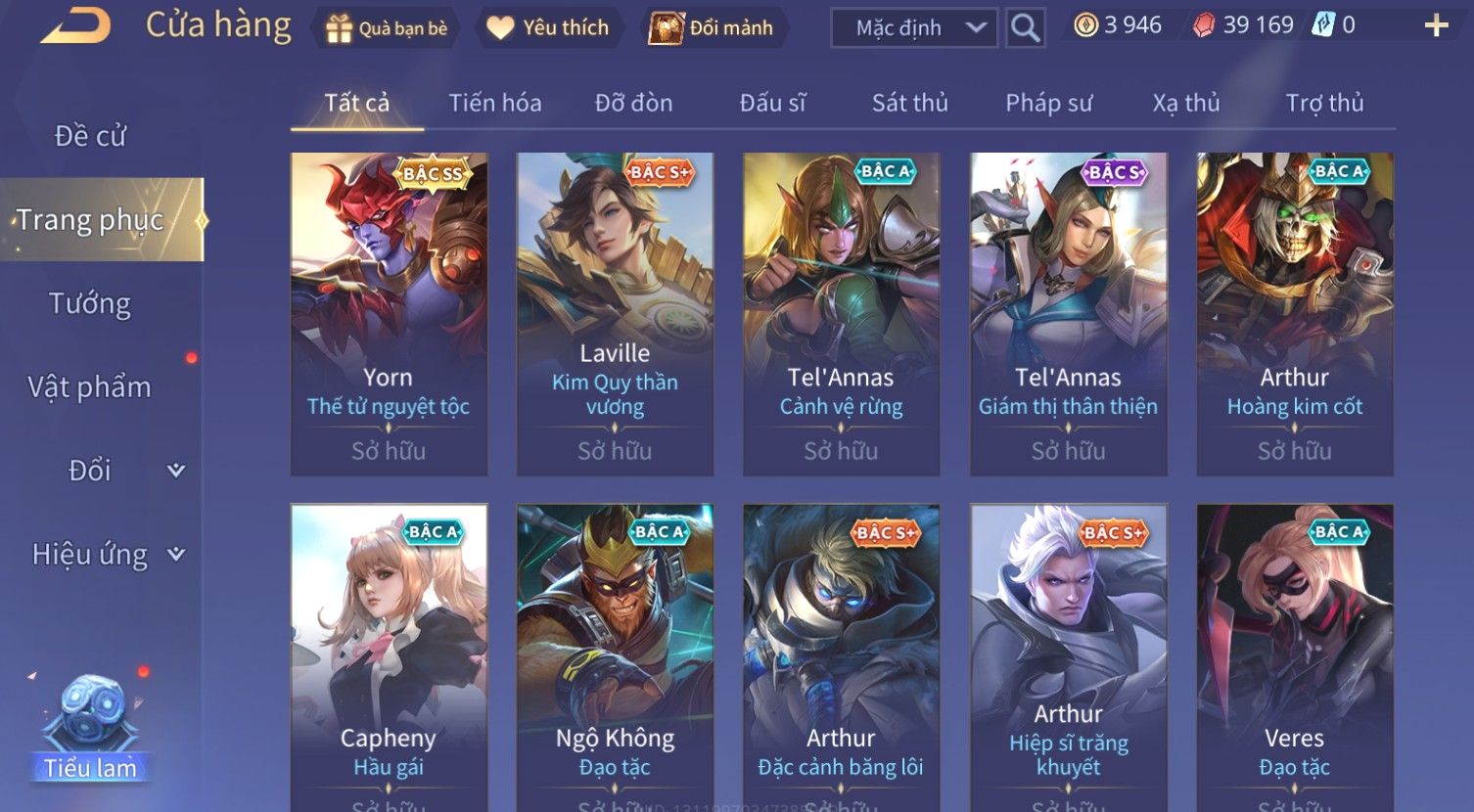
Task: Select the Pháp sư tab
Action: click(x=1048, y=103)
